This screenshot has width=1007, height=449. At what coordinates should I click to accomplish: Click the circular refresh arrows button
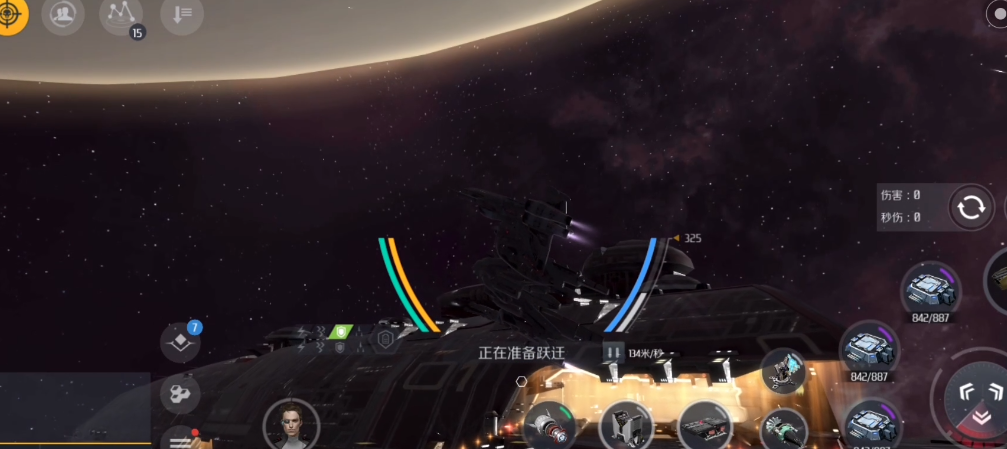coord(969,208)
